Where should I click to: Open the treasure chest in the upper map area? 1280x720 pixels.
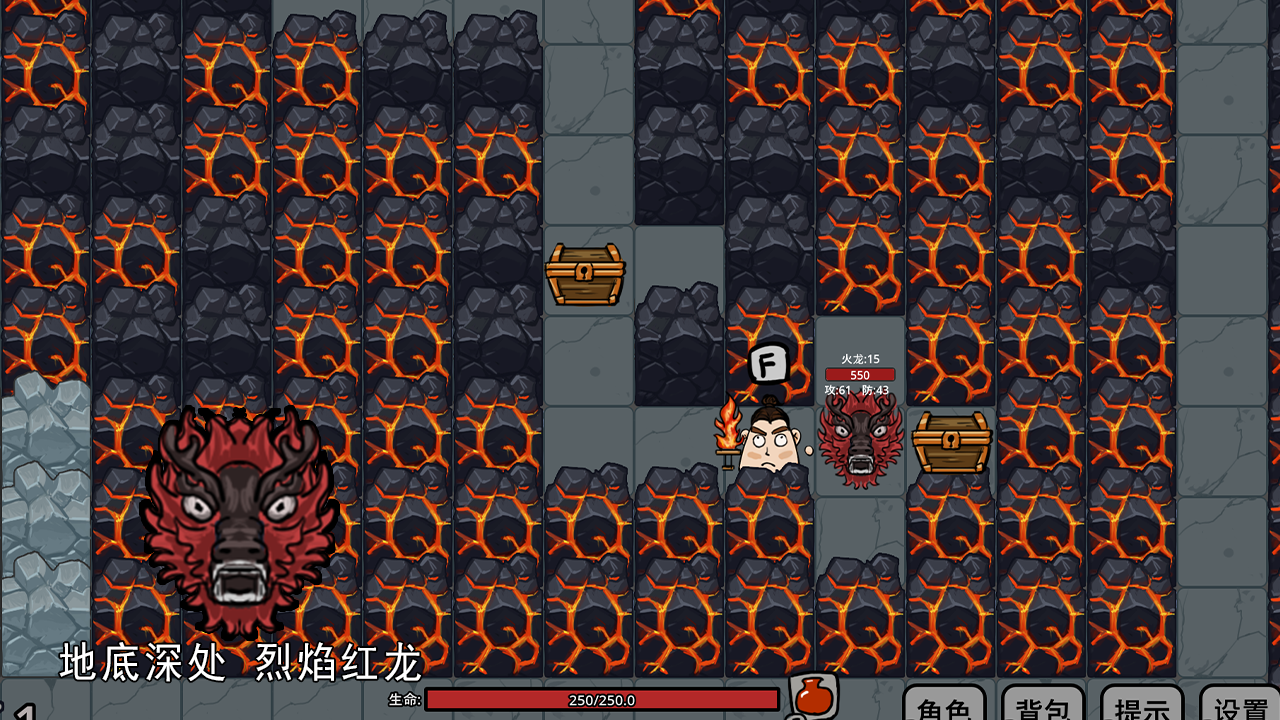[x=585, y=271]
